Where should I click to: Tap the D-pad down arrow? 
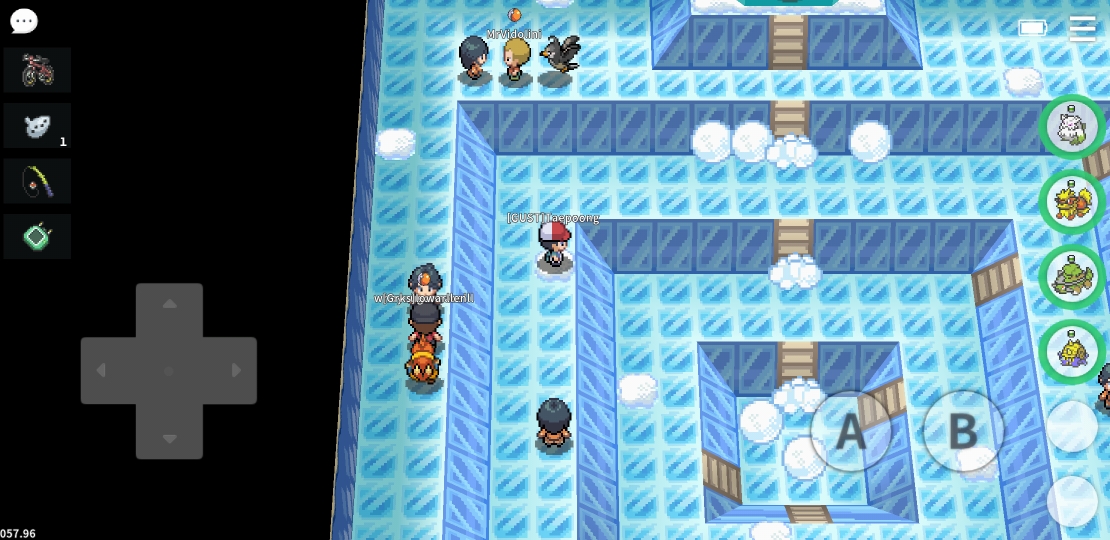point(169,438)
